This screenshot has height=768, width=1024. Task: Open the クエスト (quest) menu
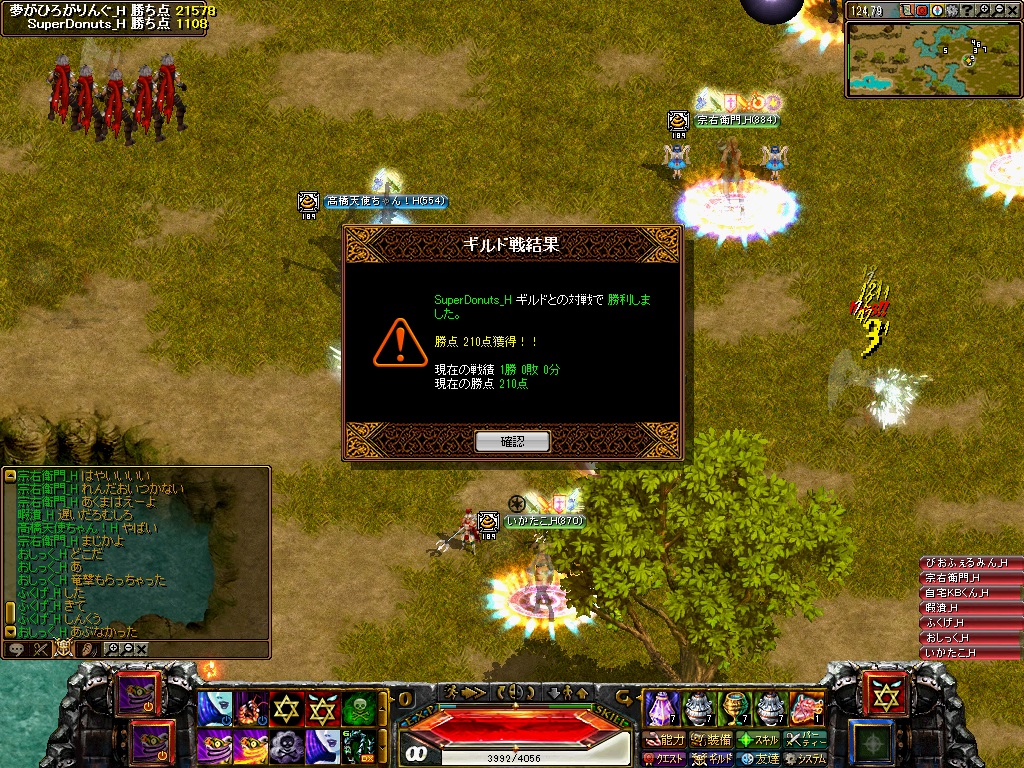pos(663,759)
